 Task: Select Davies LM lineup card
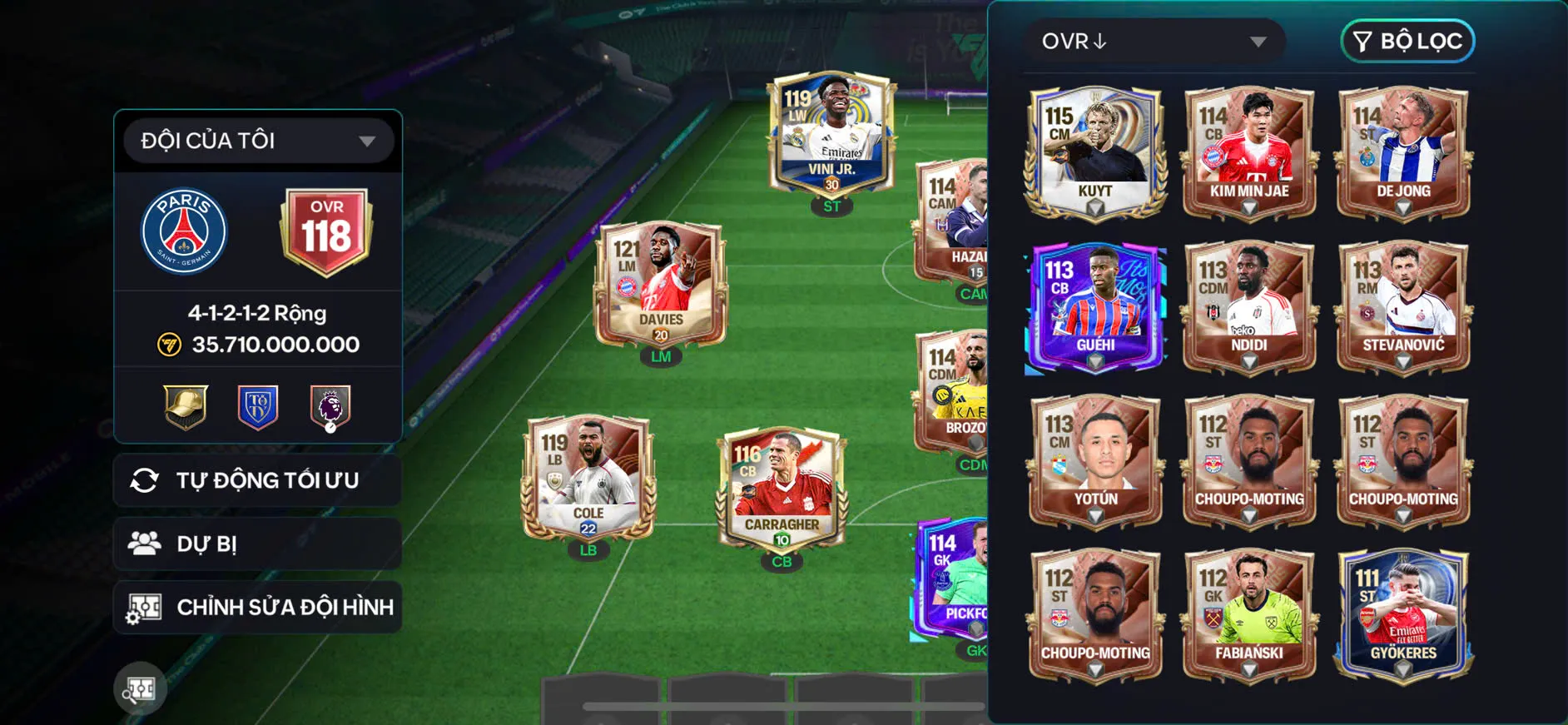coord(661,285)
